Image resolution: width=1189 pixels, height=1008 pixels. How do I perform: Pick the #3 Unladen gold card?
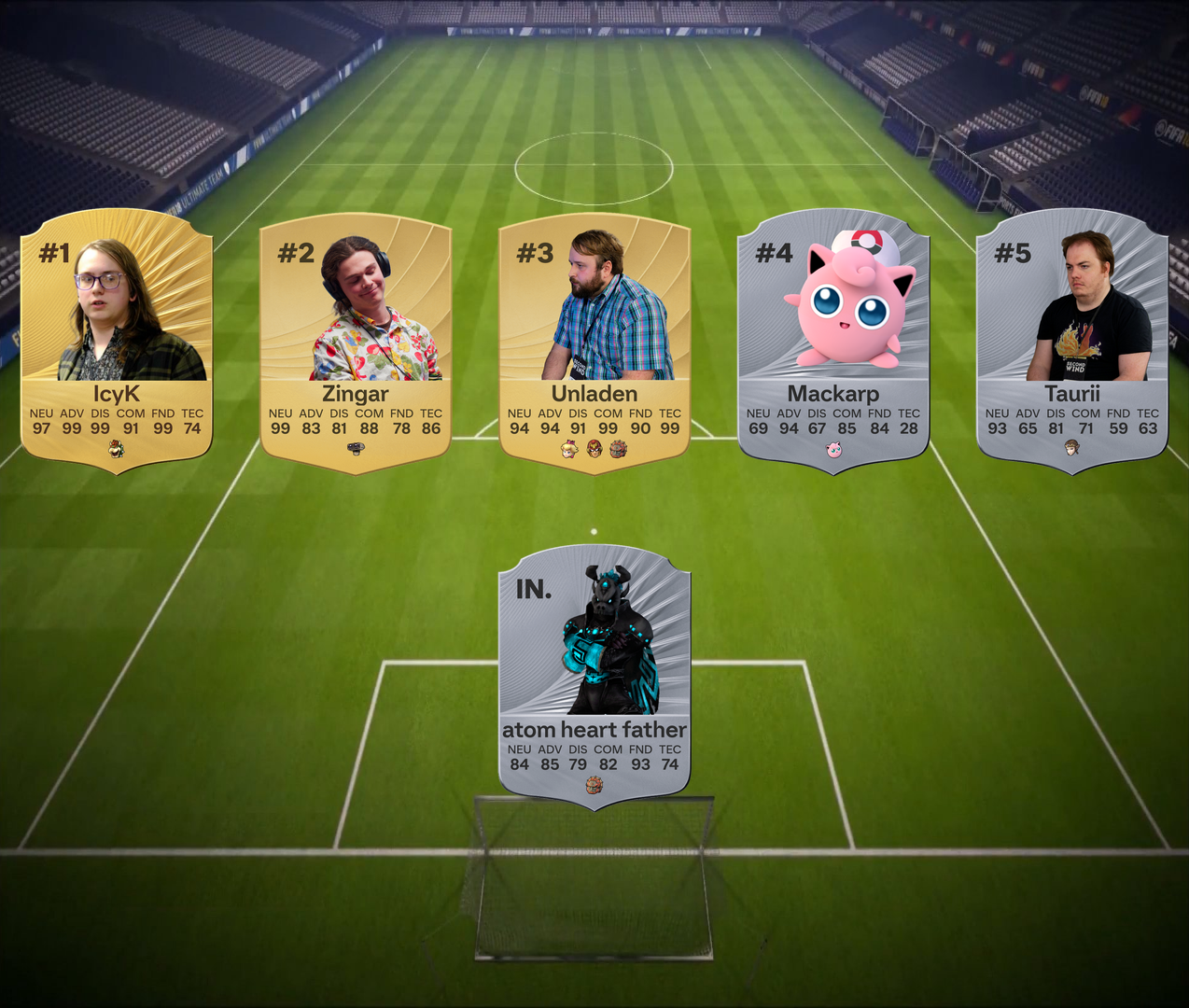pos(594,341)
